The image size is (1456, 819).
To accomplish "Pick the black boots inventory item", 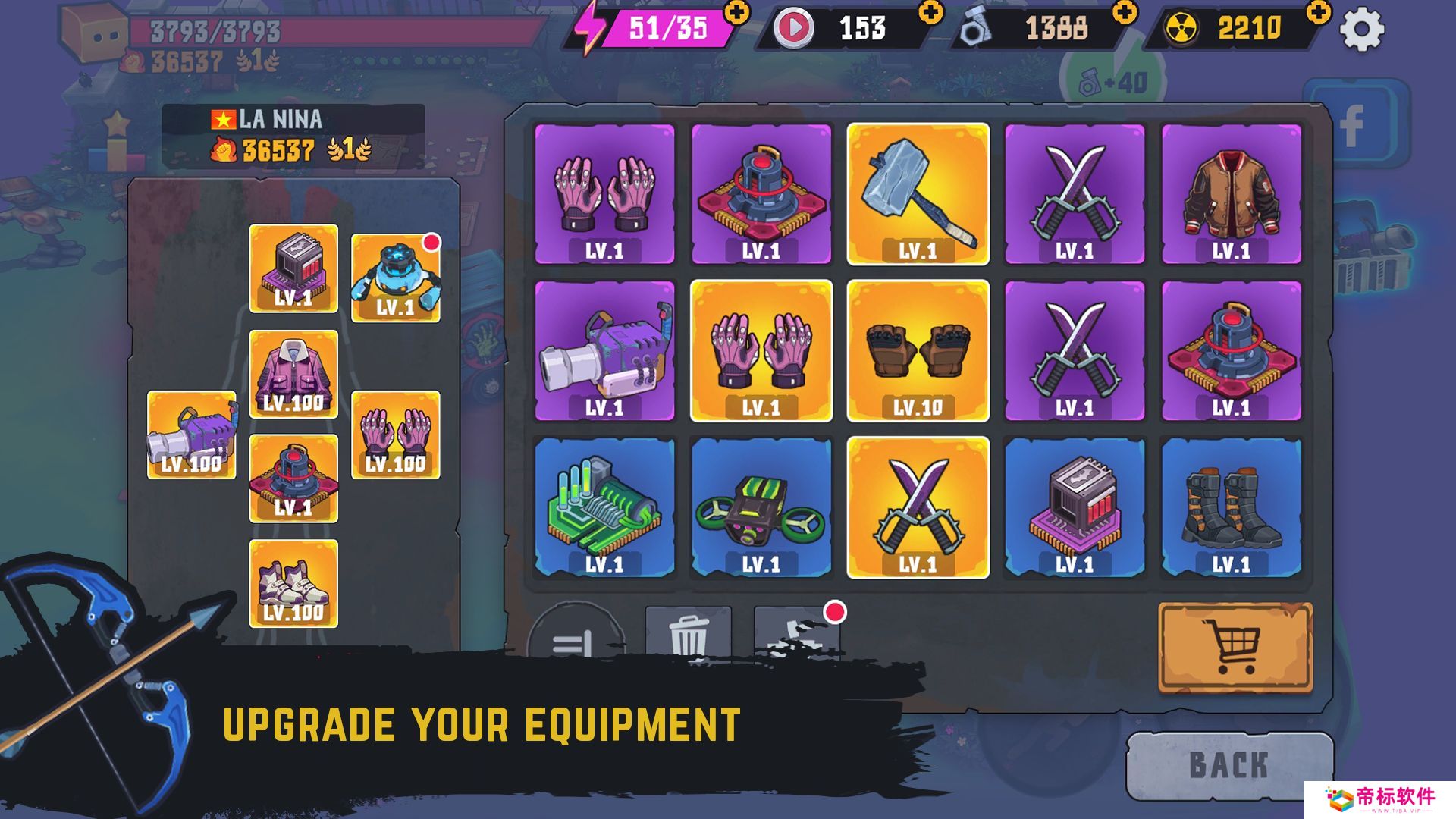I will [1231, 507].
